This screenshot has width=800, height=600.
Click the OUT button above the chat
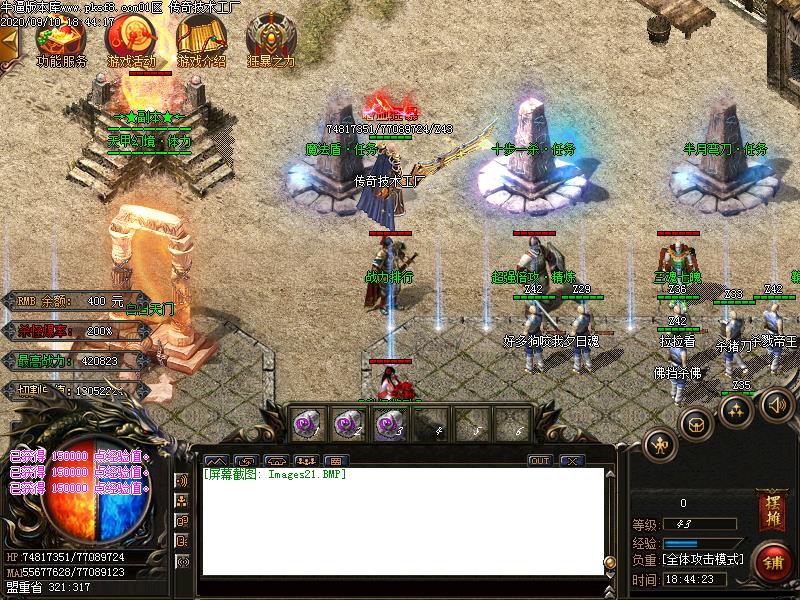point(539,461)
